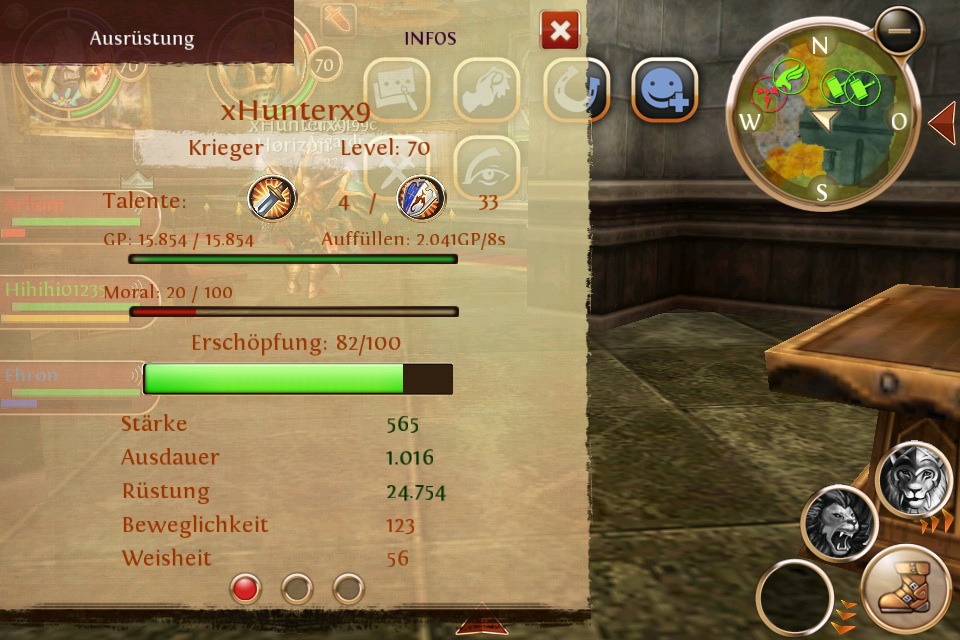Close the character info panel
Screen dimensions: 960x640
[560, 31]
